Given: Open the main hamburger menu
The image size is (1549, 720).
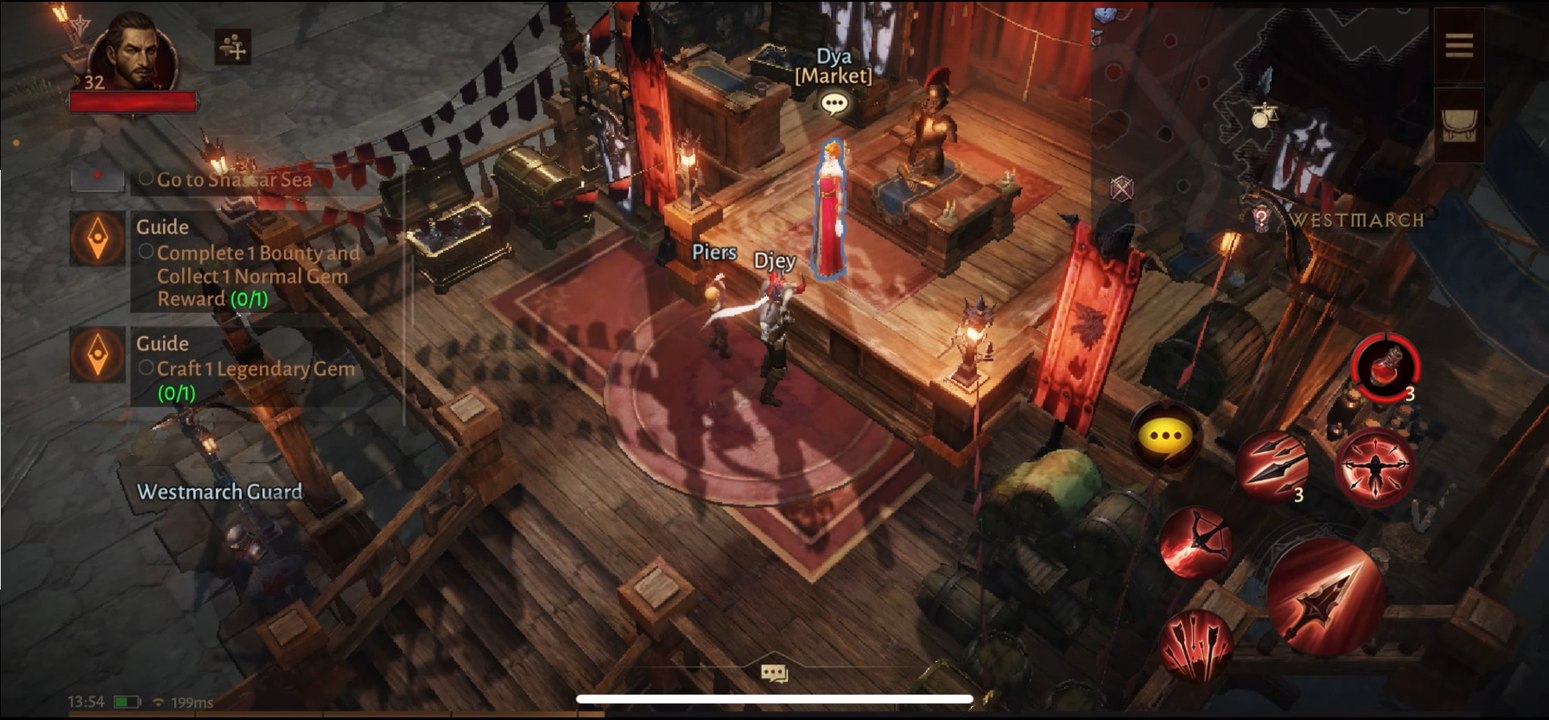Looking at the screenshot, I should [1459, 45].
